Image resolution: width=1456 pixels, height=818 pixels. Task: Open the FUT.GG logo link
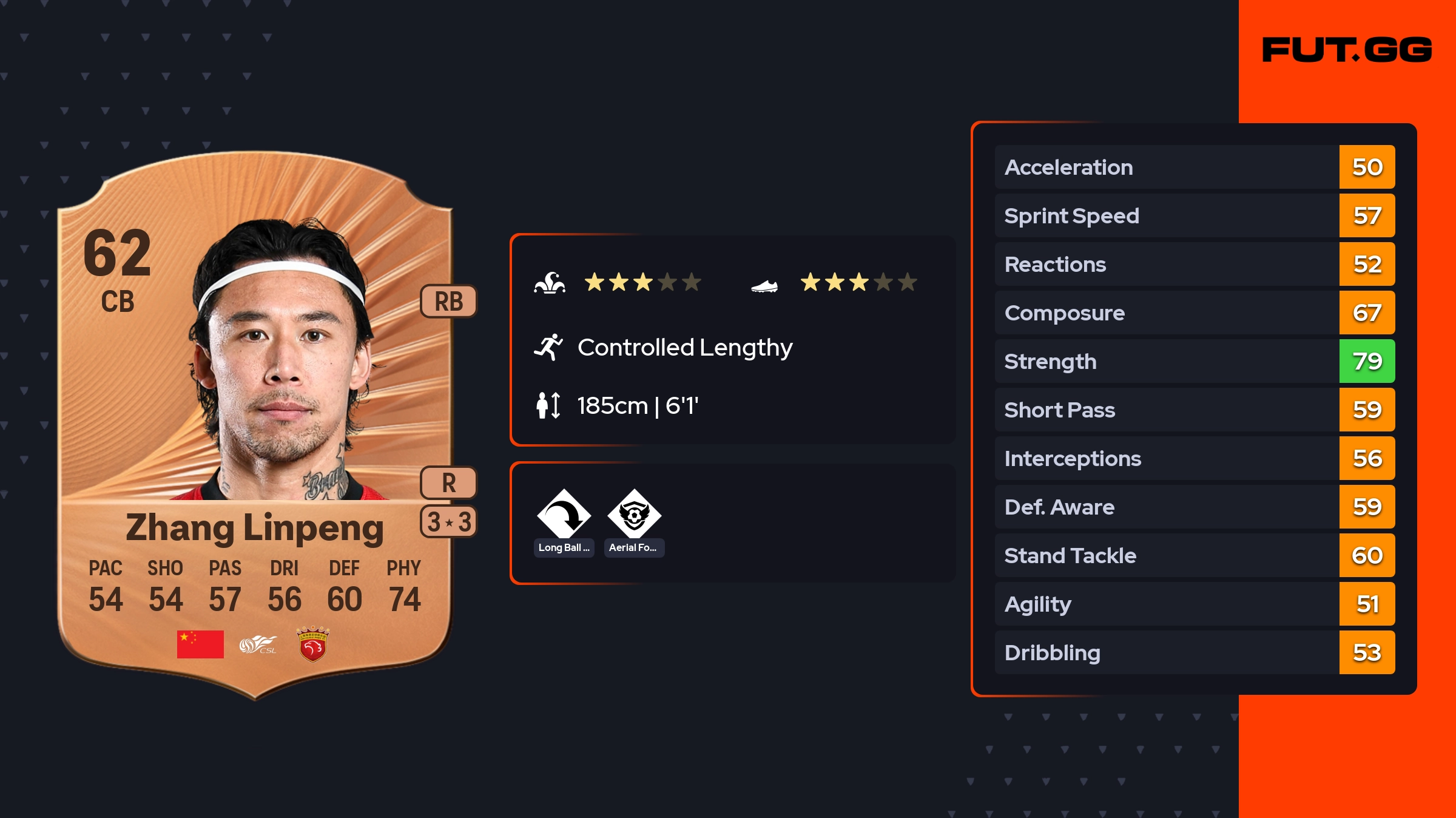point(1346,50)
